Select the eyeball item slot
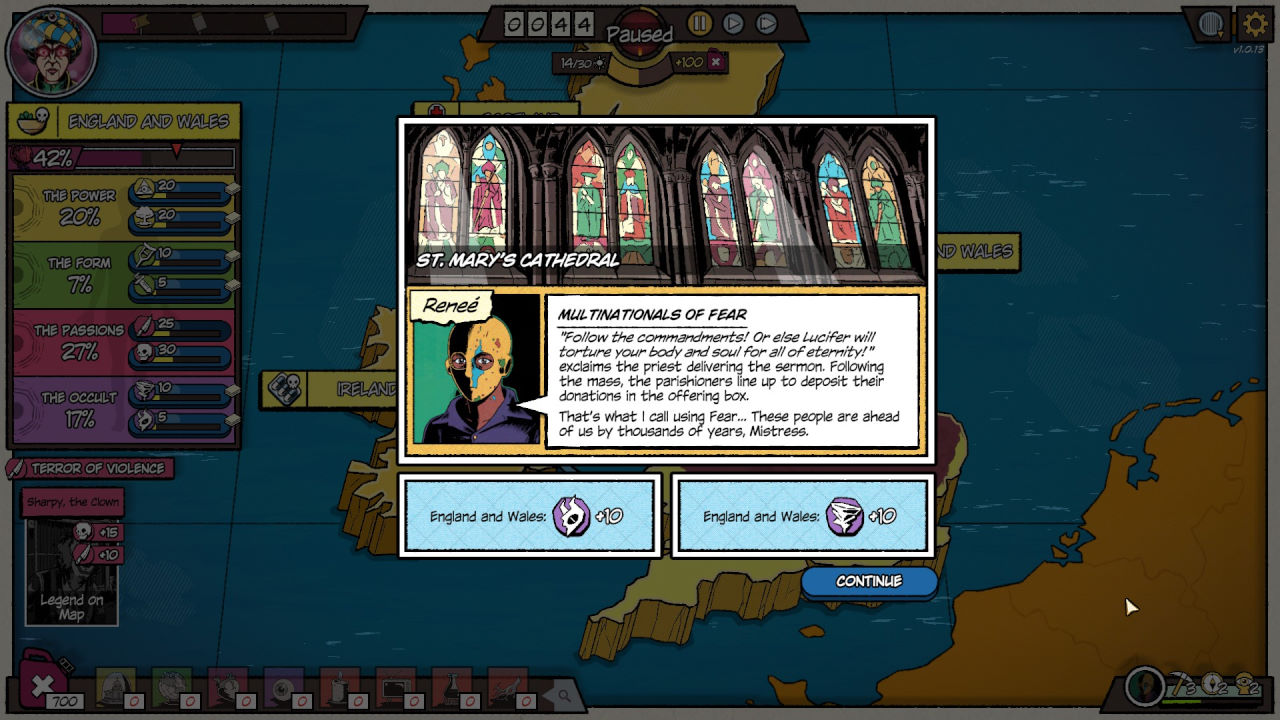Viewport: 1280px width, 720px height. tap(283, 686)
